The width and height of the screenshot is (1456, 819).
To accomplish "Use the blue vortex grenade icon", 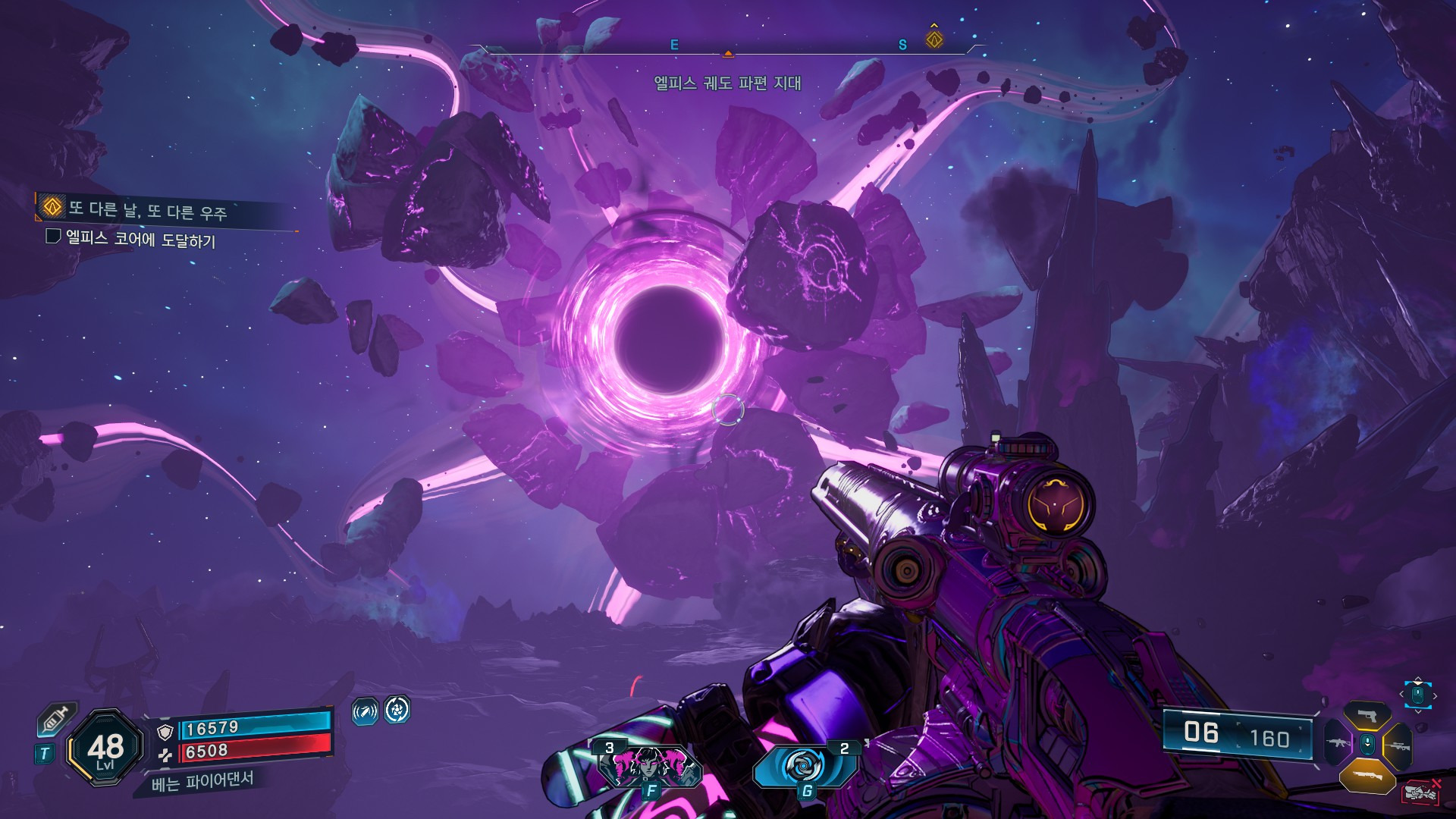I will click(x=804, y=766).
